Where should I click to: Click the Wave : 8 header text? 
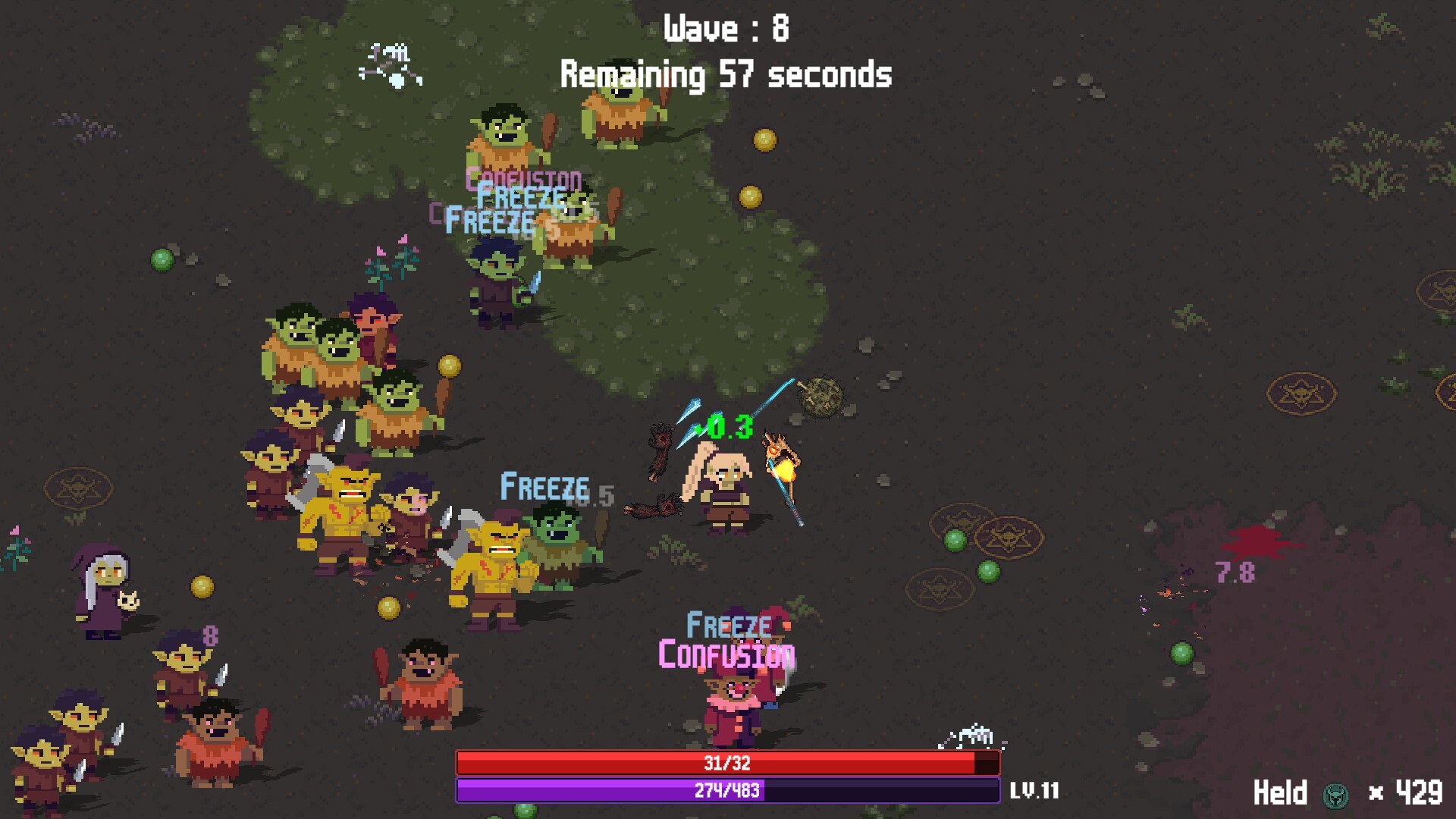pos(726,28)
